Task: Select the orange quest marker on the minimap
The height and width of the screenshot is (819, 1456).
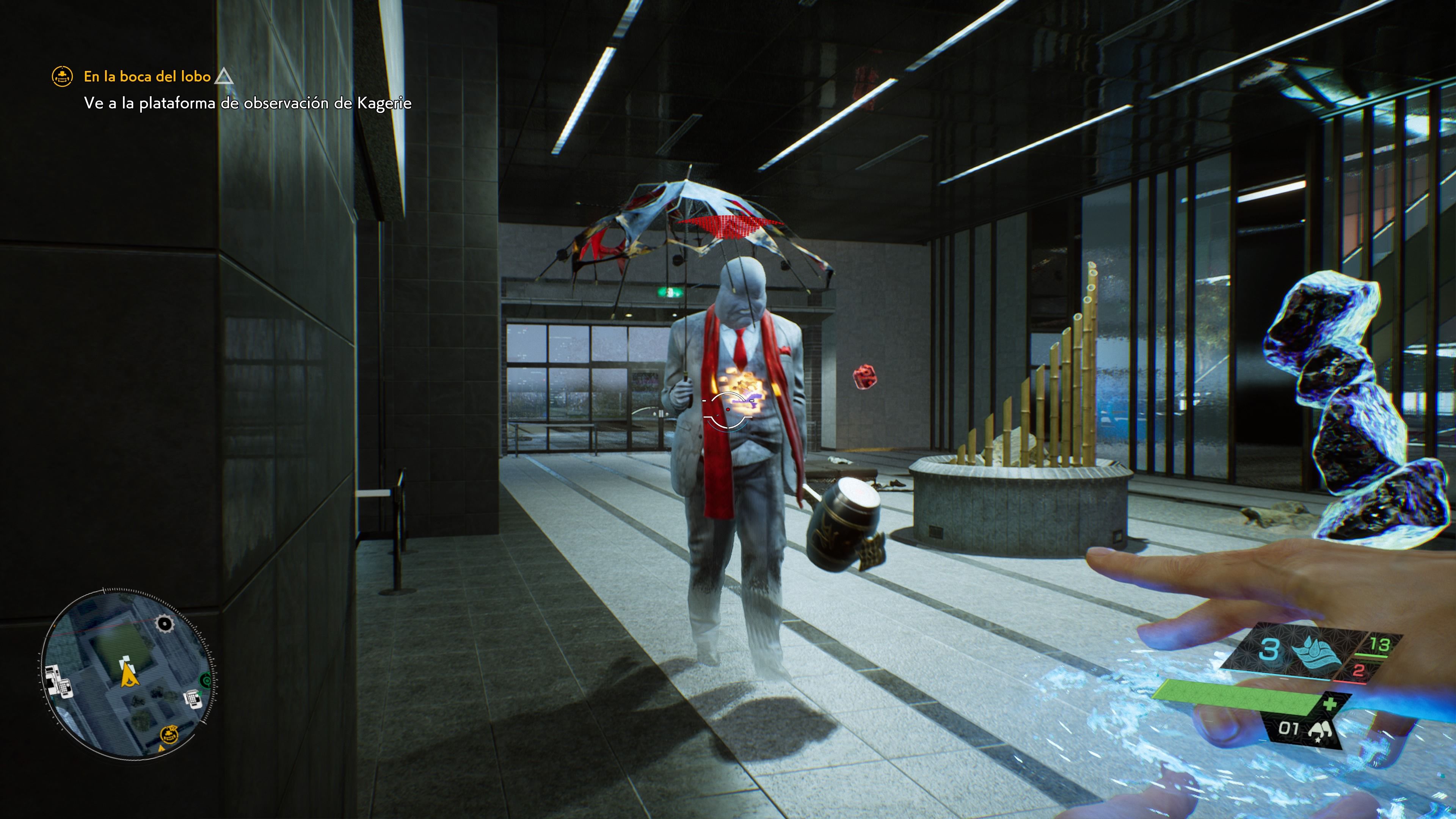Action: [169, 735]
